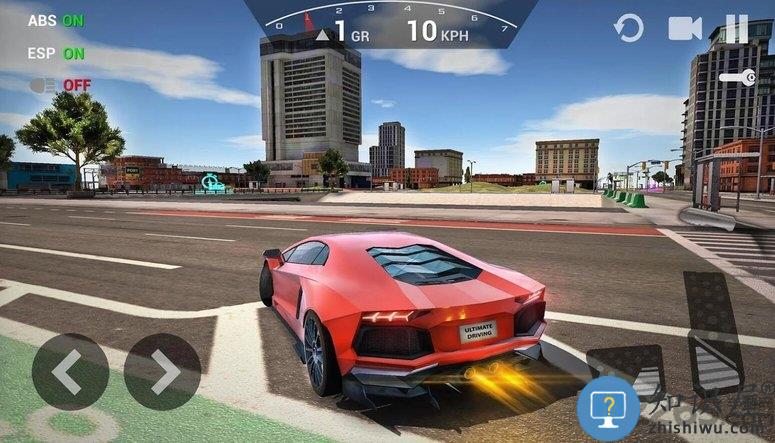Steer left with the arrow button
Screen dimensions: 775x443
pyautogui.click(x=69, y=372)
